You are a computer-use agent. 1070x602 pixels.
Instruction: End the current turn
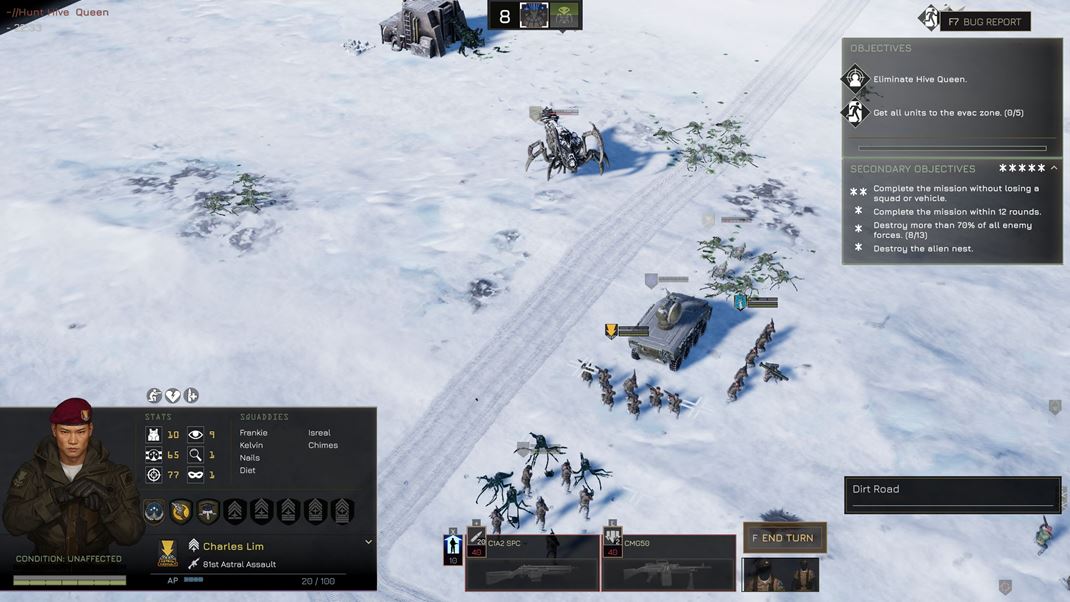click(784, 538)
